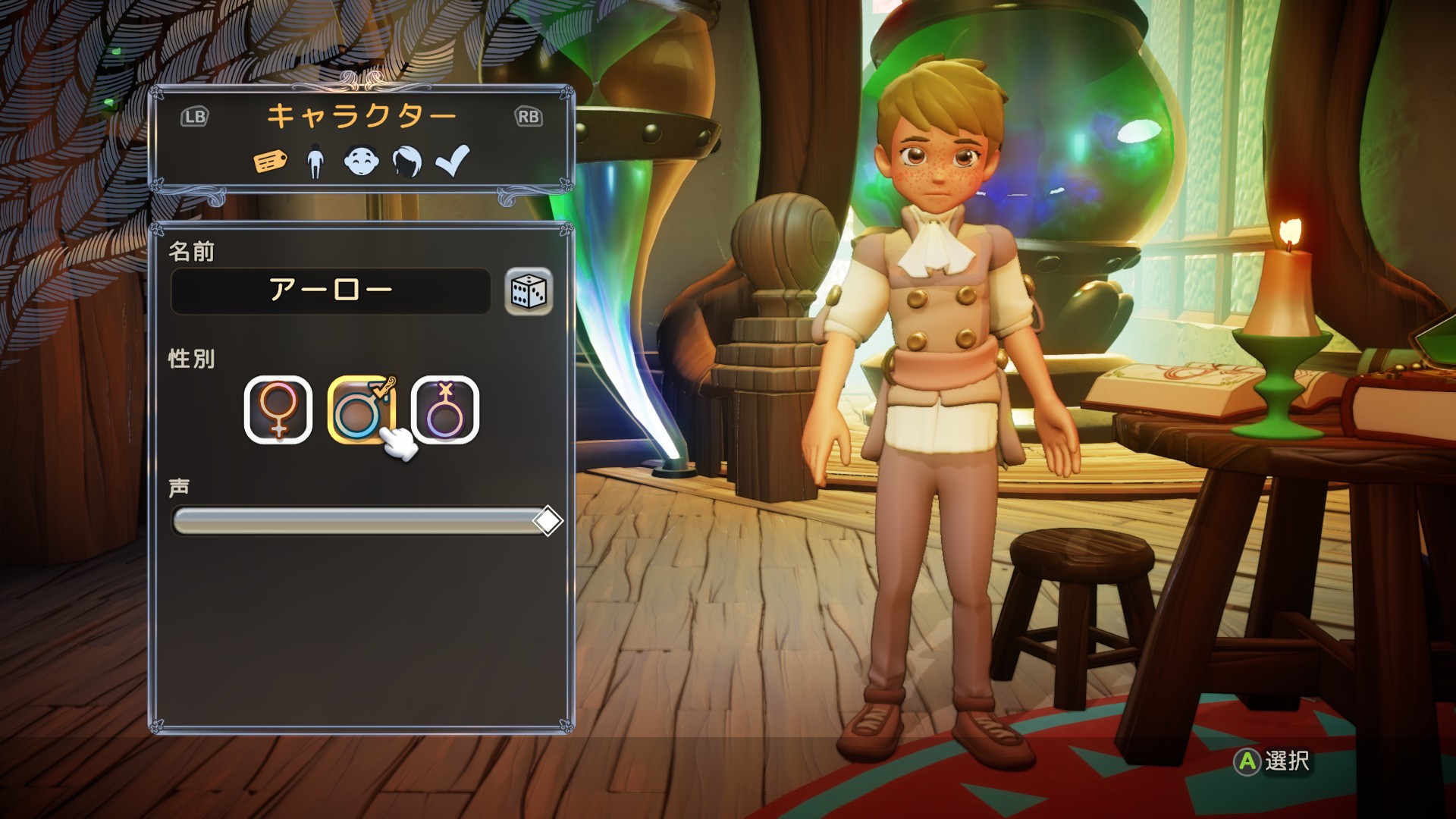
Task: Adjust the 声 voice pitch slider
Action: pyautogui.click(x=547, y=521)
